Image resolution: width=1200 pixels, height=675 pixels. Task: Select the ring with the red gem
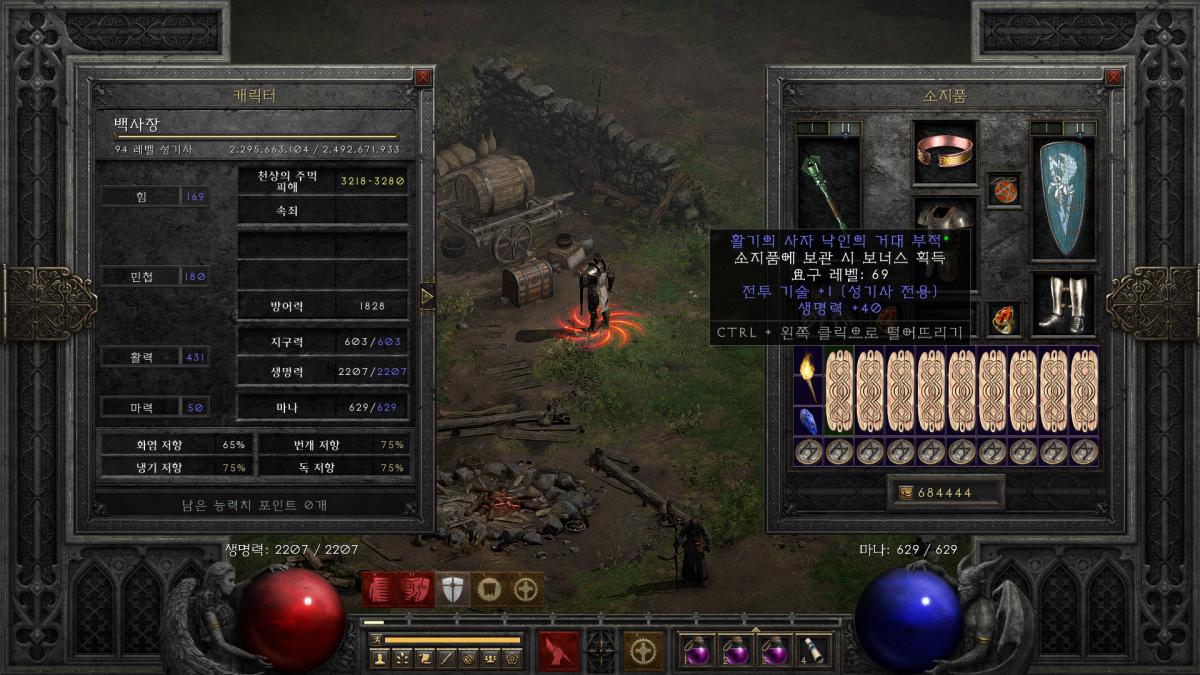coord(1004,318)
